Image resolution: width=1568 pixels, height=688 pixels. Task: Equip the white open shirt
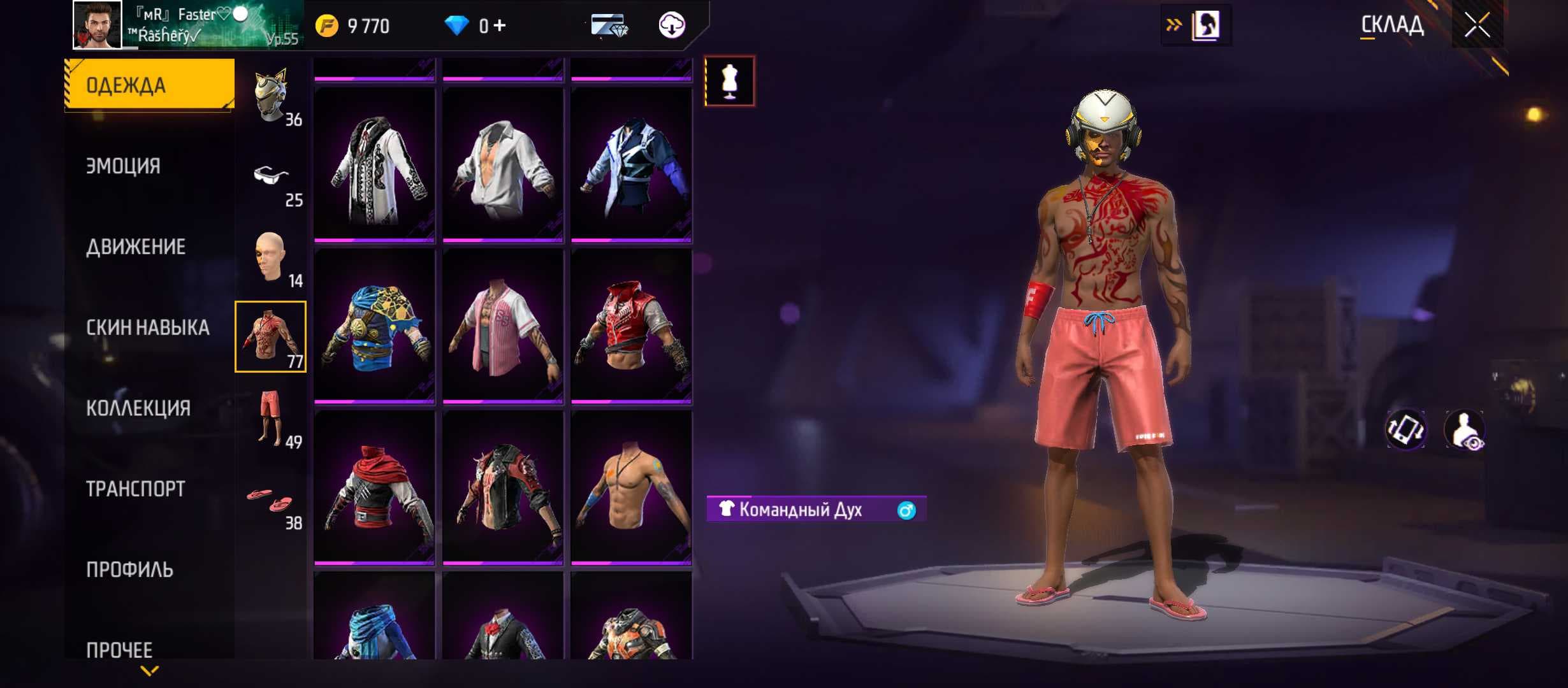tap(503, 166)
